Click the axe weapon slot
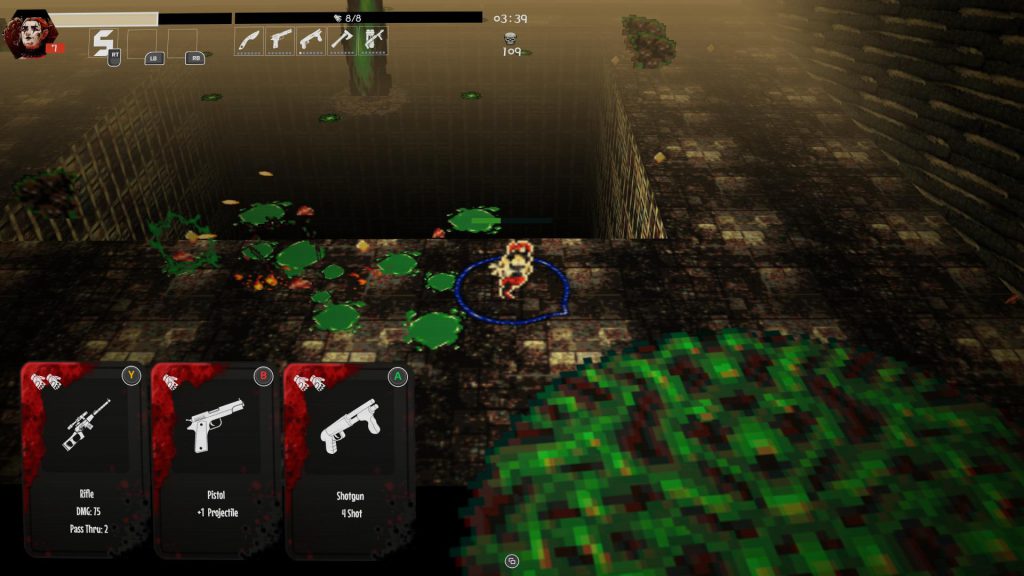1024x576 pixels. [342, 41]
